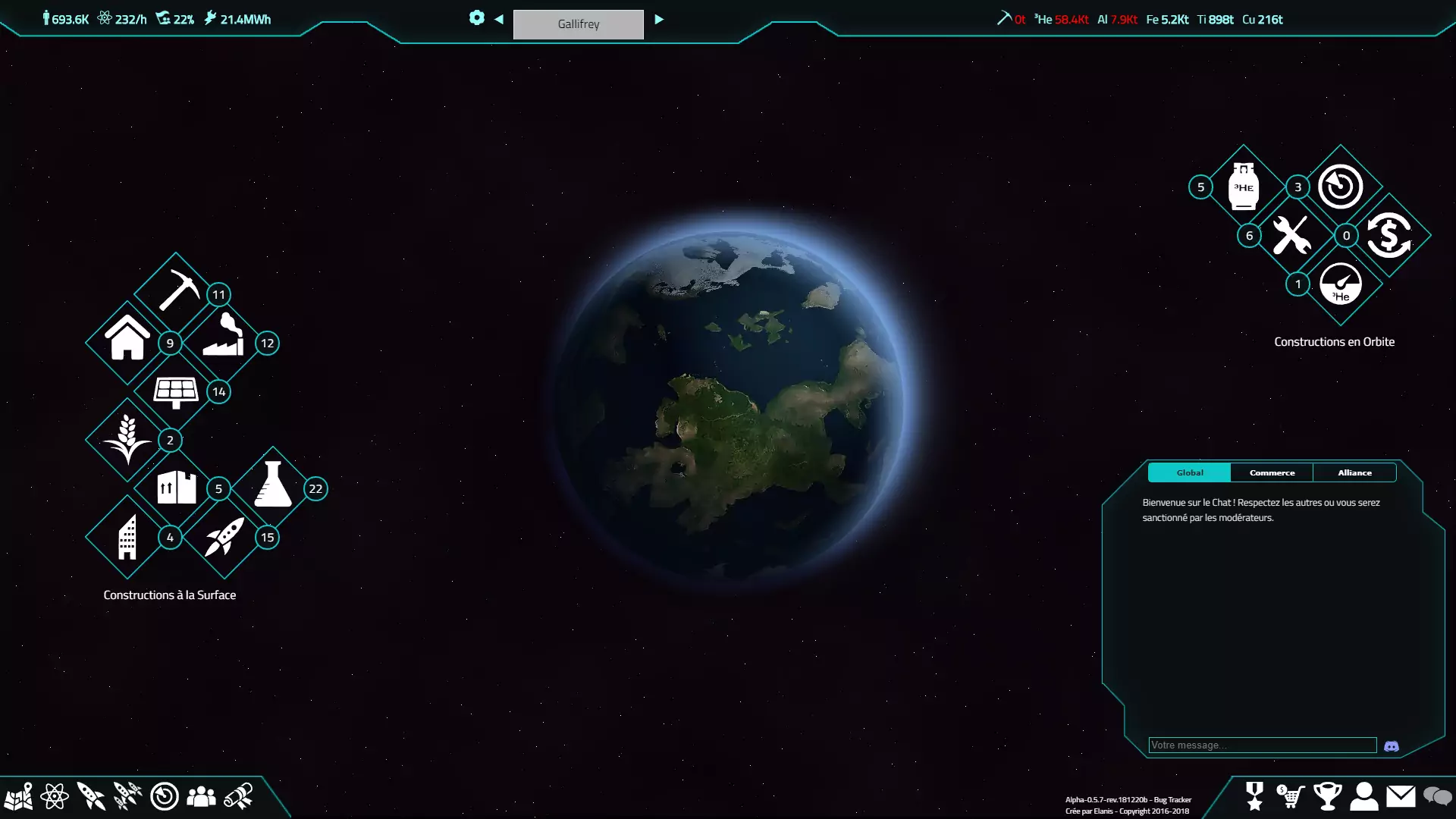
Task: Open the rocket shipyard building
Action: [x=224, y=536]
